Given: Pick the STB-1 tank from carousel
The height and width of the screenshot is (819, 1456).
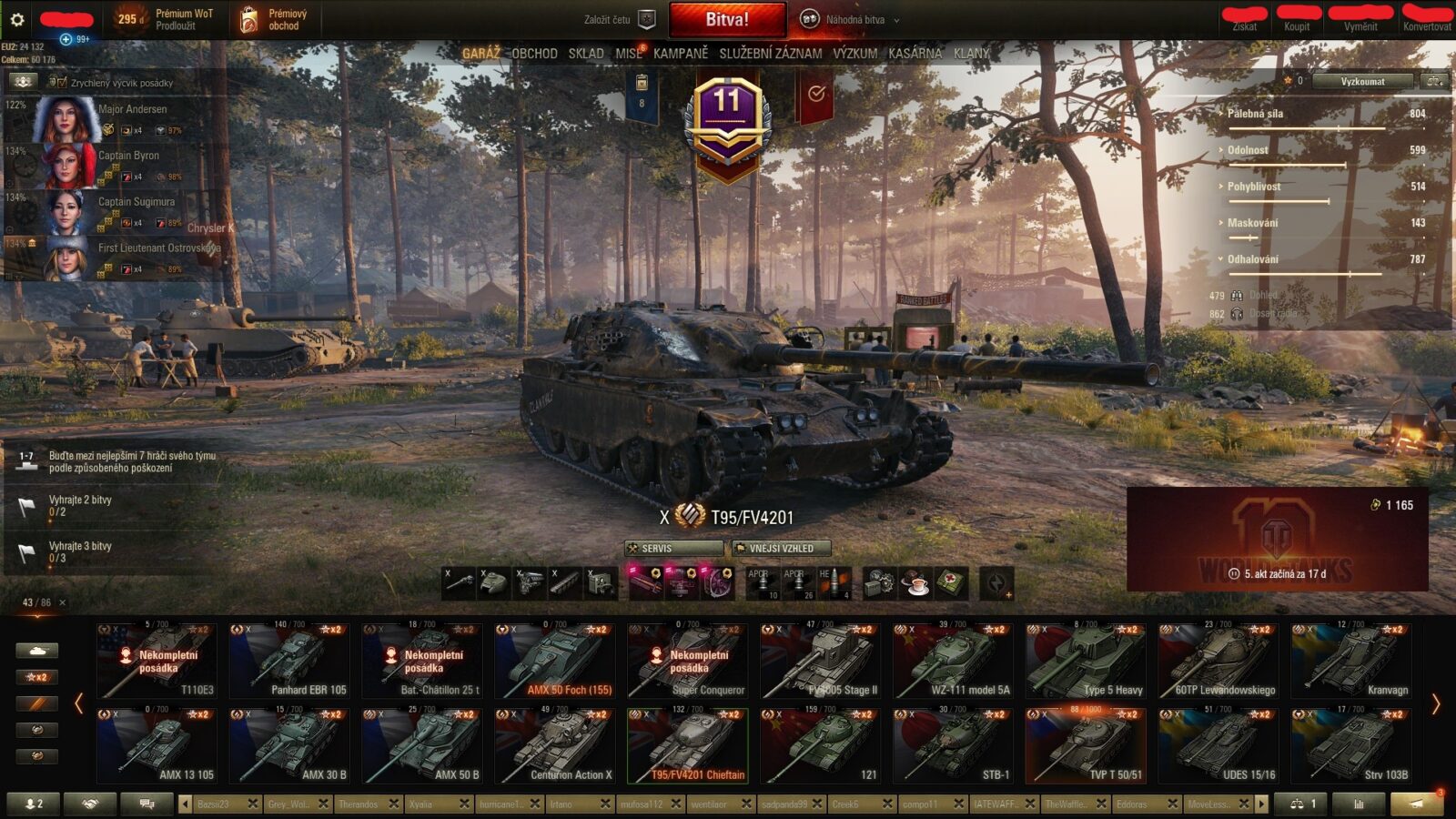Looking at the screenshot, I should click(953, 746).
